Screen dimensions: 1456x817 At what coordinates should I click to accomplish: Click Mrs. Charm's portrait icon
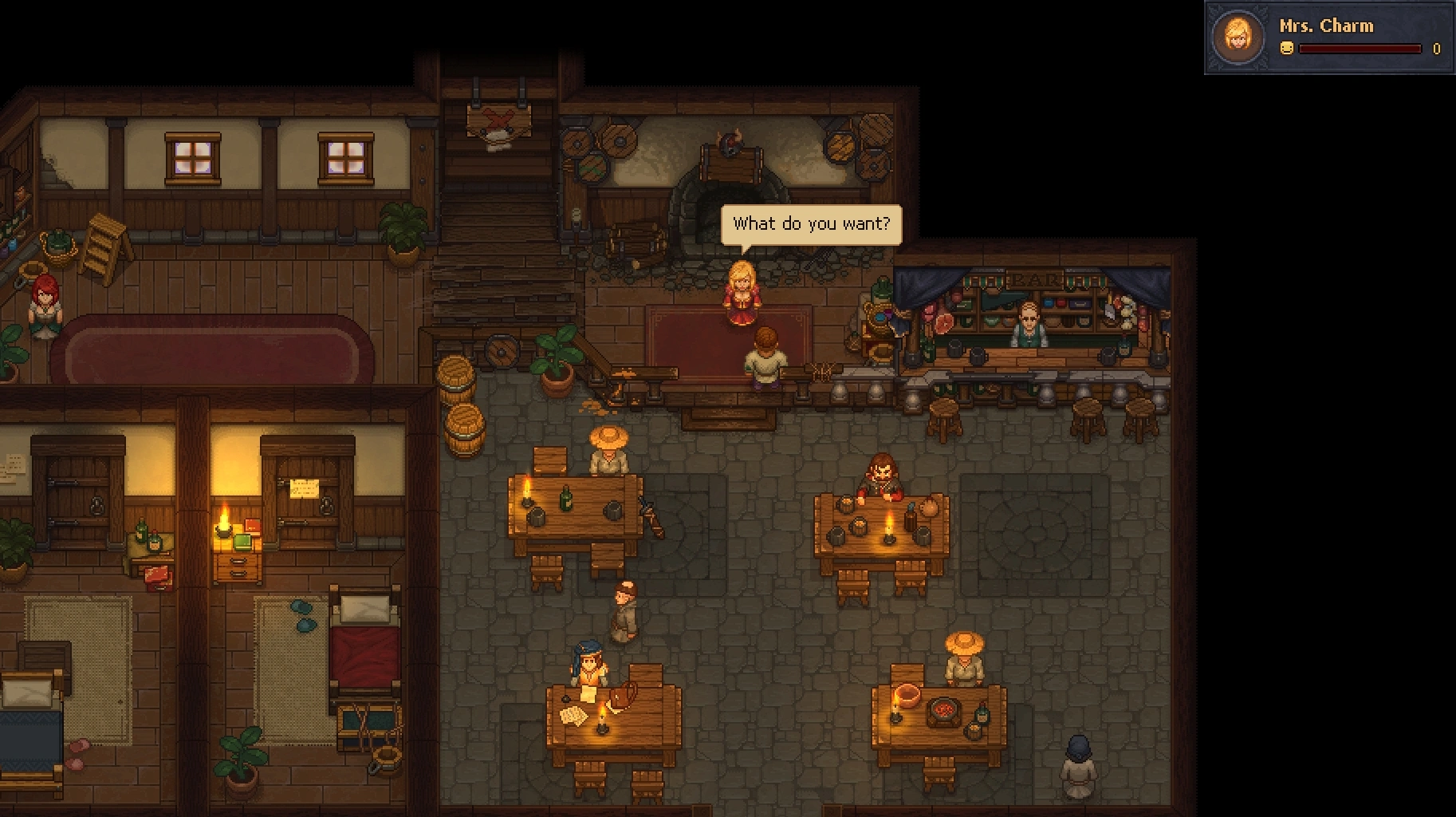(x=1238, y=37)
